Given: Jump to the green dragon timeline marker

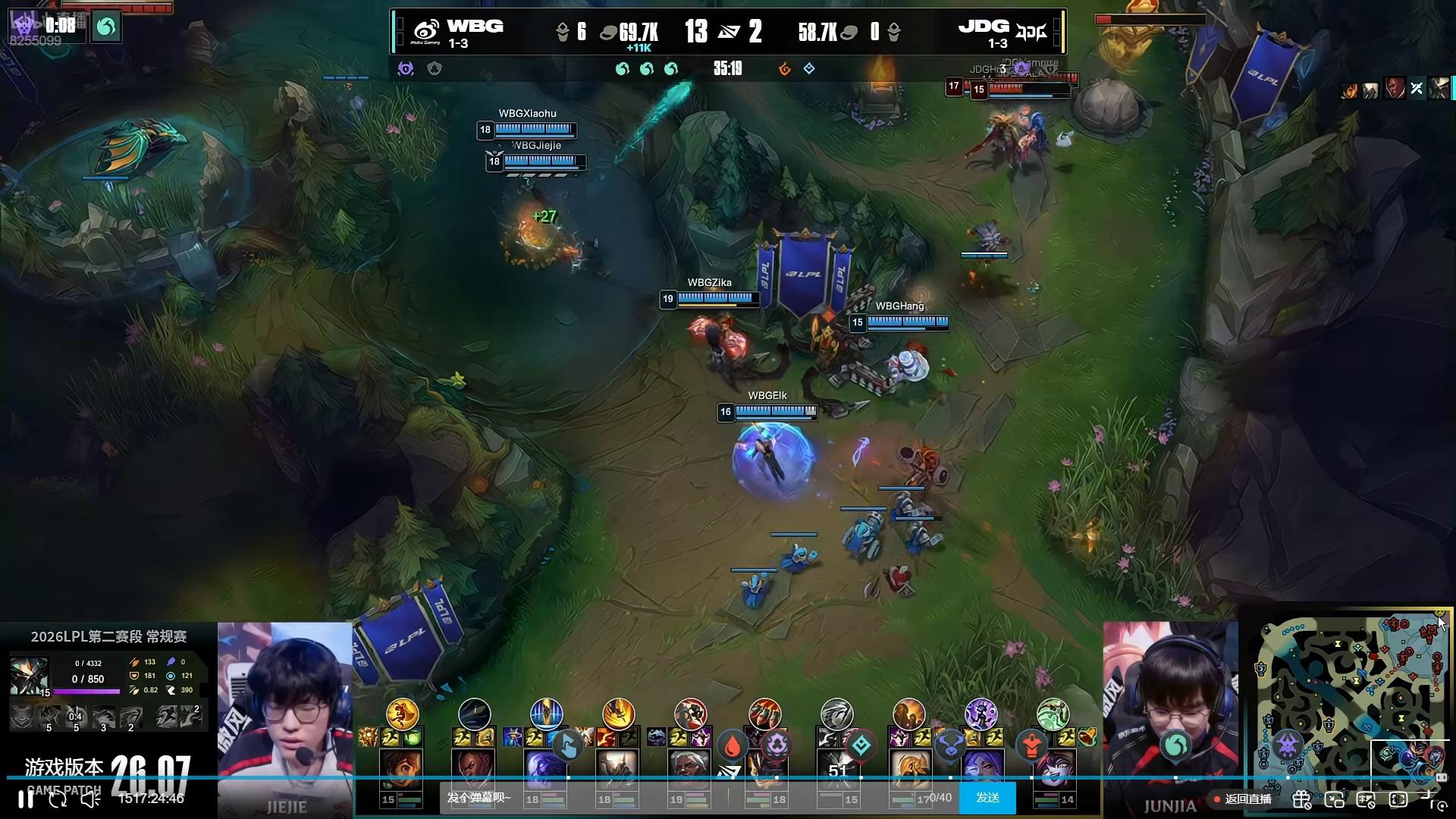Looking at the screenshot, I should click(1175, 746).
